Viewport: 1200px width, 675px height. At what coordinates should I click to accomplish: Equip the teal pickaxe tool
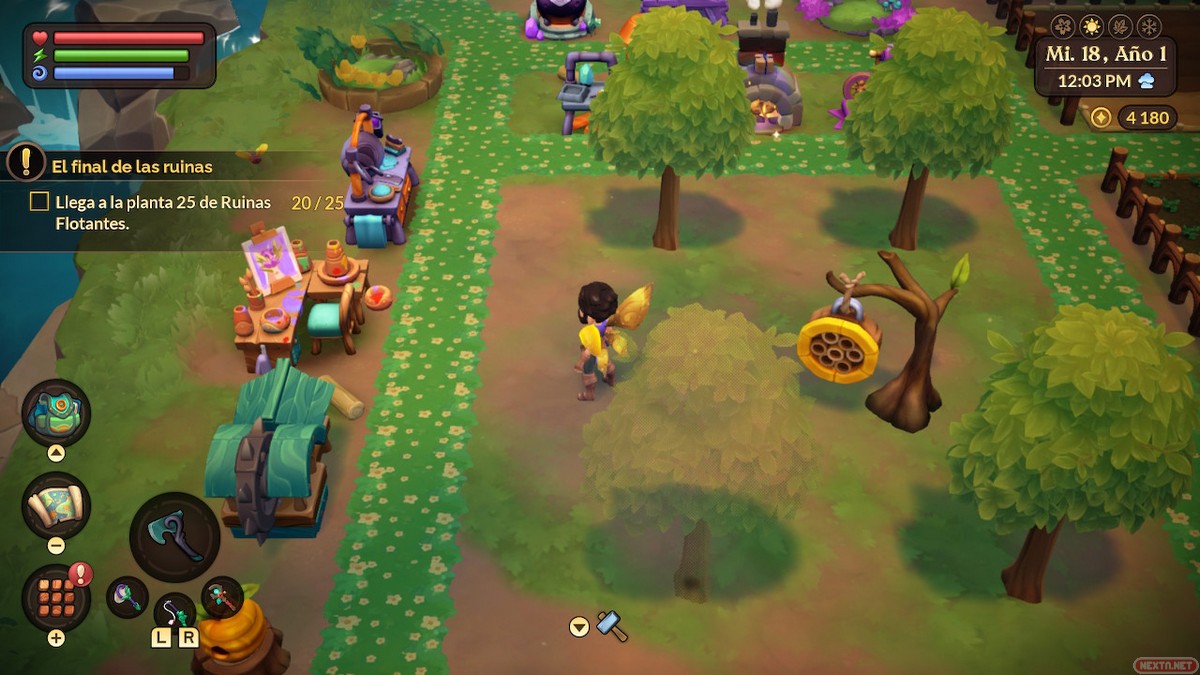tap(222, 597)
